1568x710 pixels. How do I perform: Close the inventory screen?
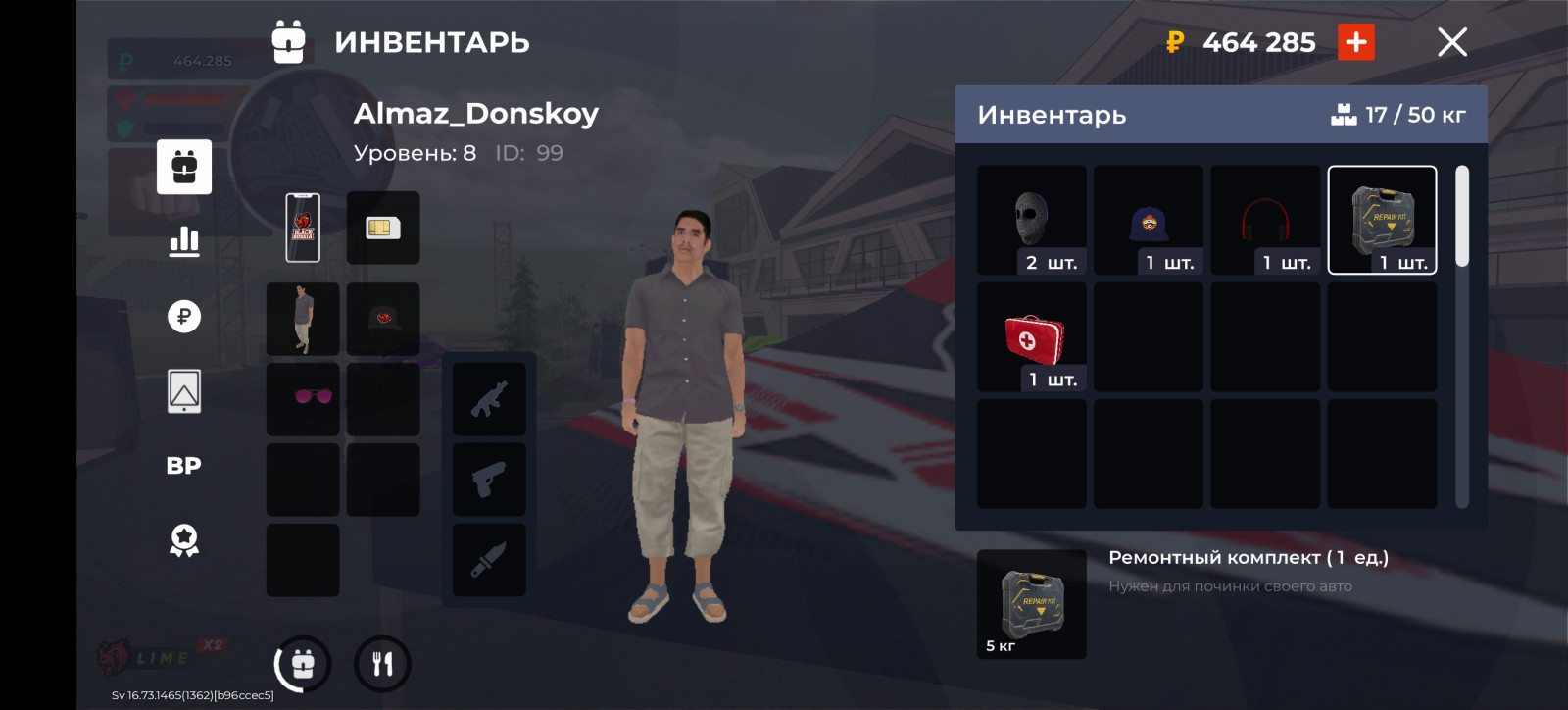coord(1451,42)
